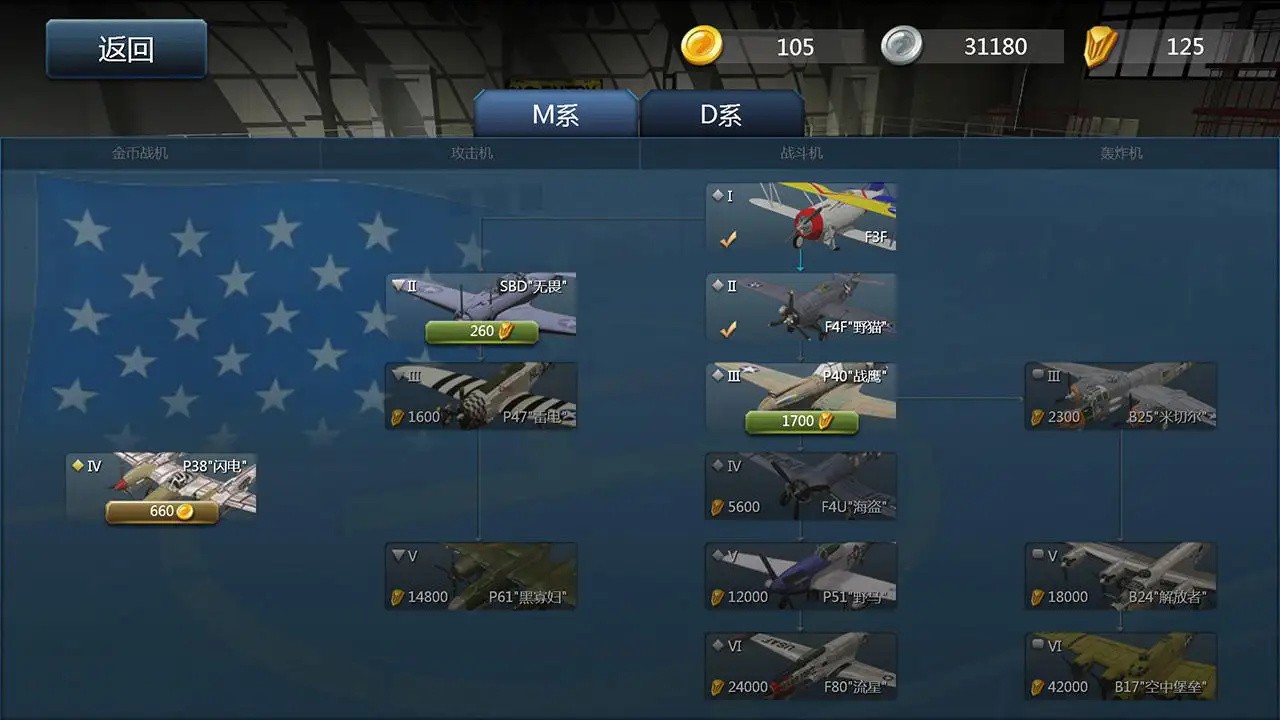Open the B25 "米切尔" bomber node
Screen dimensions: 1280x720
click(1120, 395)
